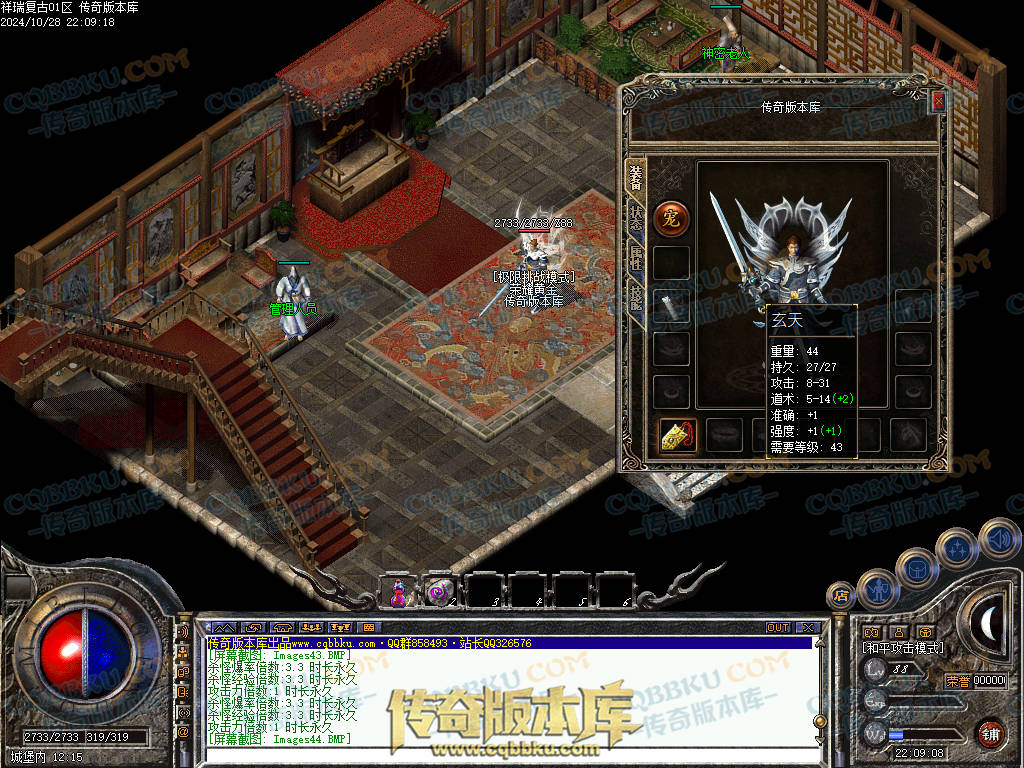Click the chat input line

500,738
